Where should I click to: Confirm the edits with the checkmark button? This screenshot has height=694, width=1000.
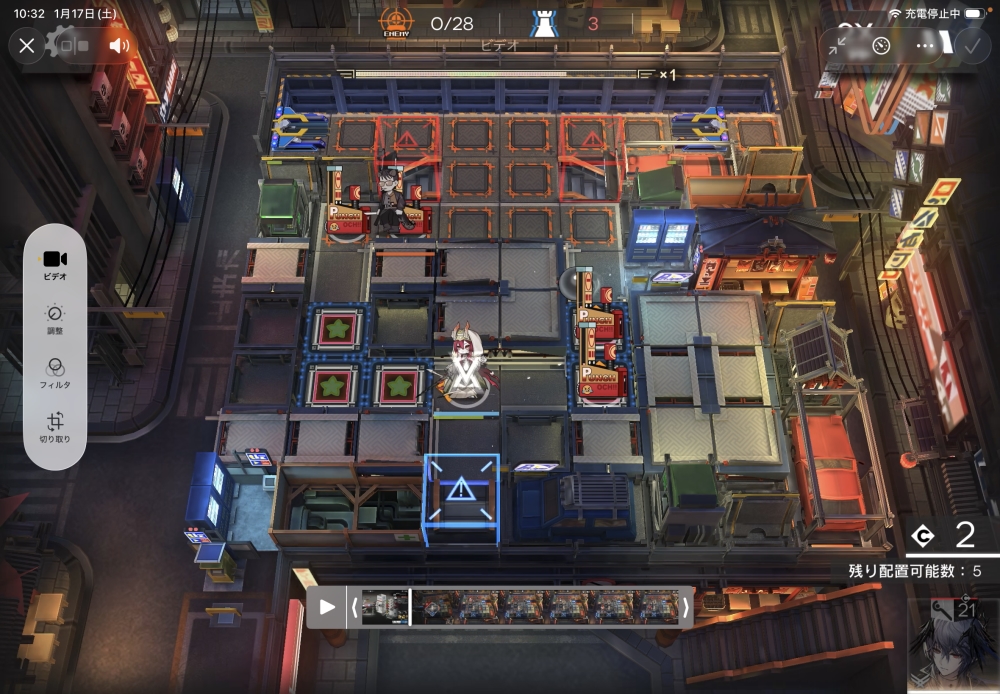point(969,45)
